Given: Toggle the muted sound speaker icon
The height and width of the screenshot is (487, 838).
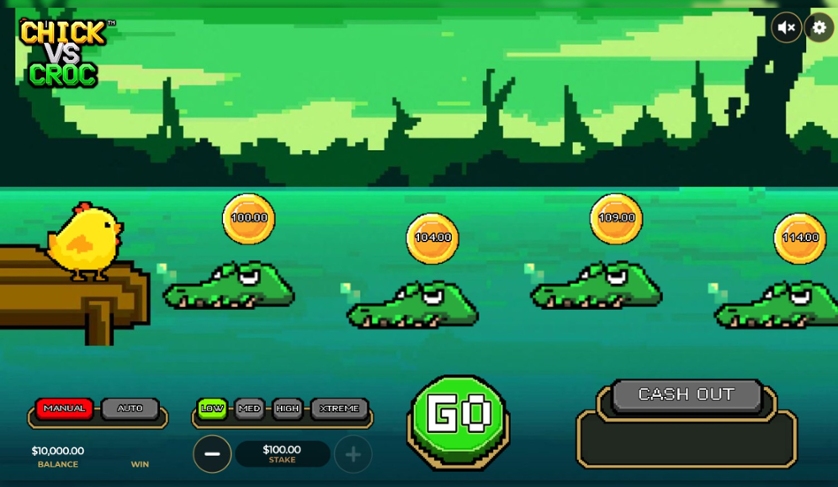Looking at the screenshot, I should pos(787,28).
